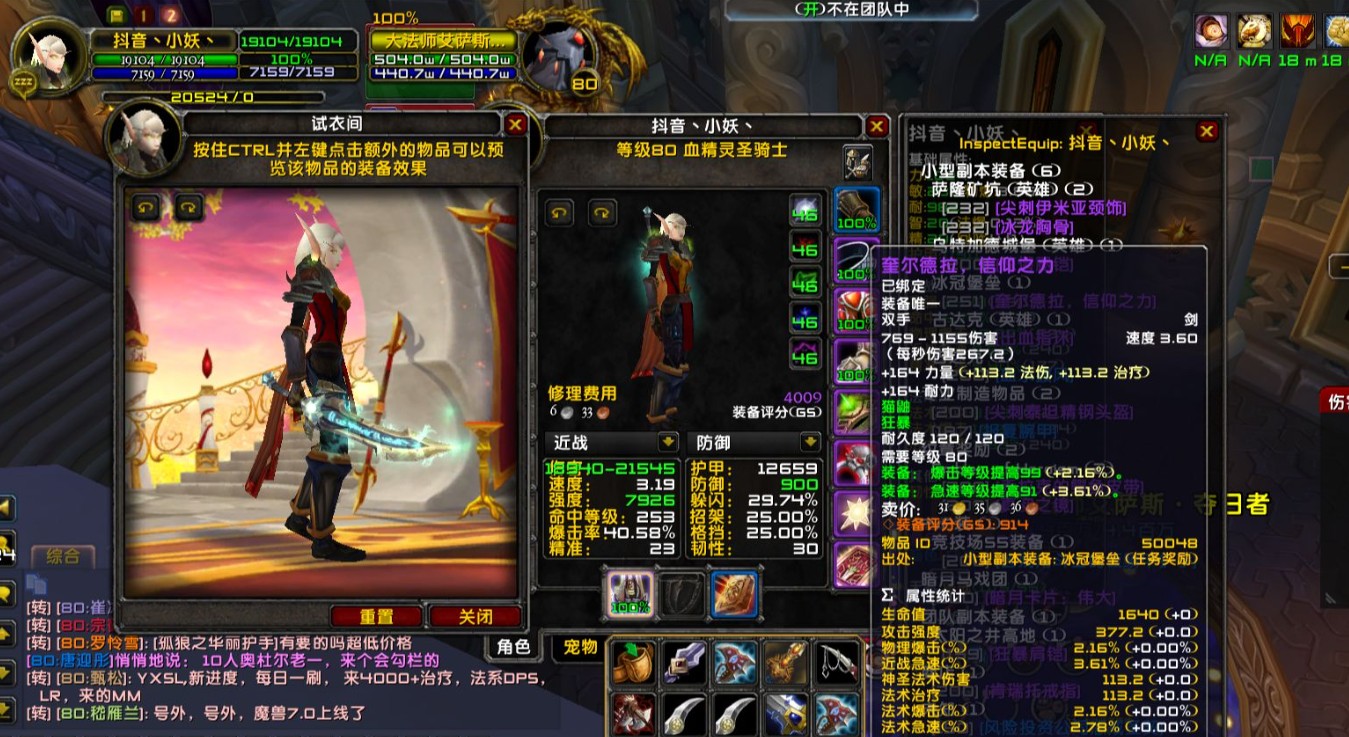Close the character inspect panel
Viewport: 1349px width, 737px height.
877,126
